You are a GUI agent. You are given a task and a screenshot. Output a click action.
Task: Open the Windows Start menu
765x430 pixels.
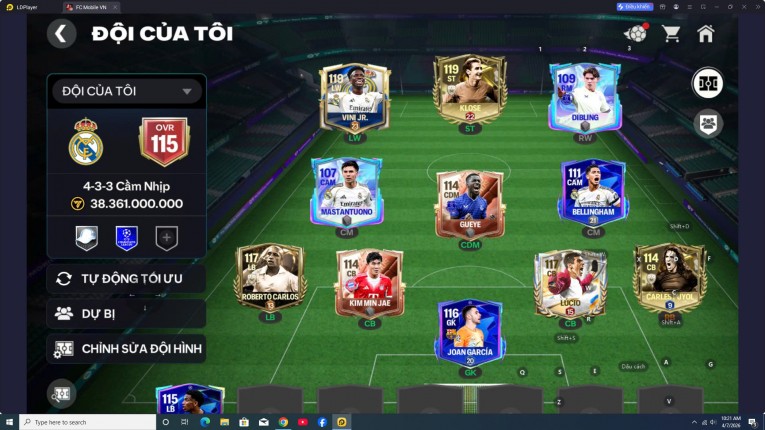(8, 422)
